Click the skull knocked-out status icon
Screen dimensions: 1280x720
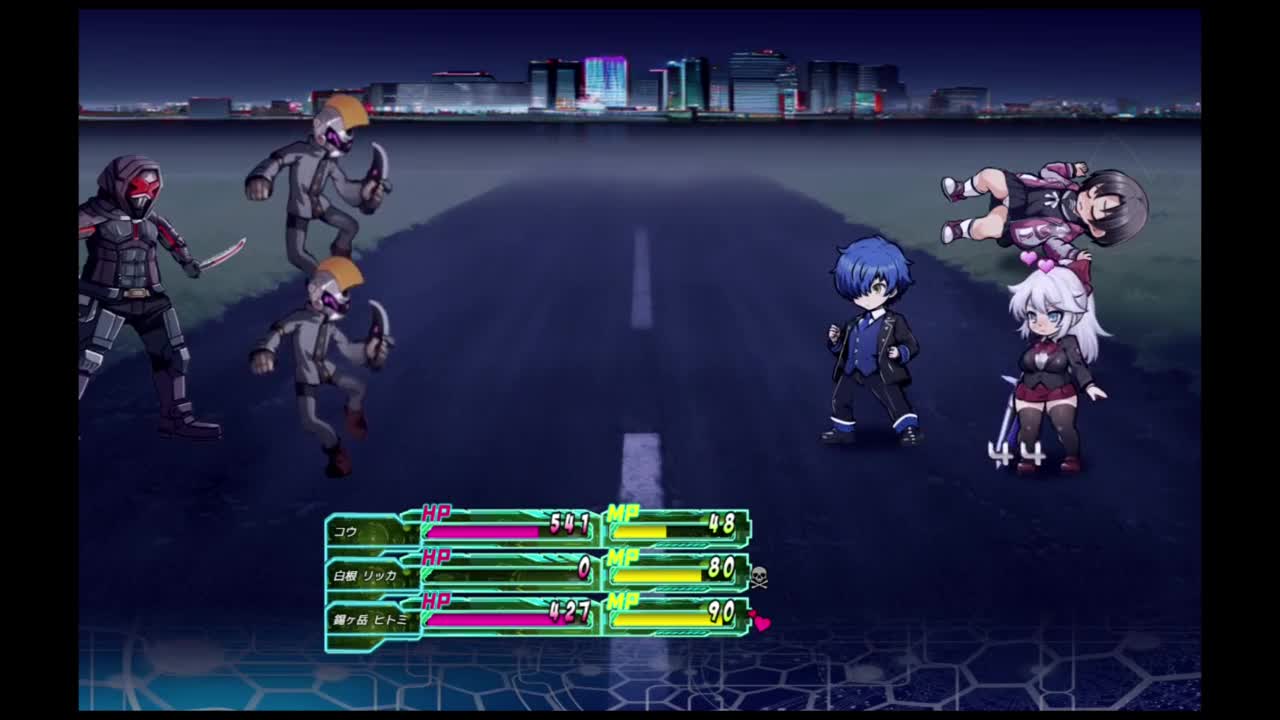tap(759, 577)
